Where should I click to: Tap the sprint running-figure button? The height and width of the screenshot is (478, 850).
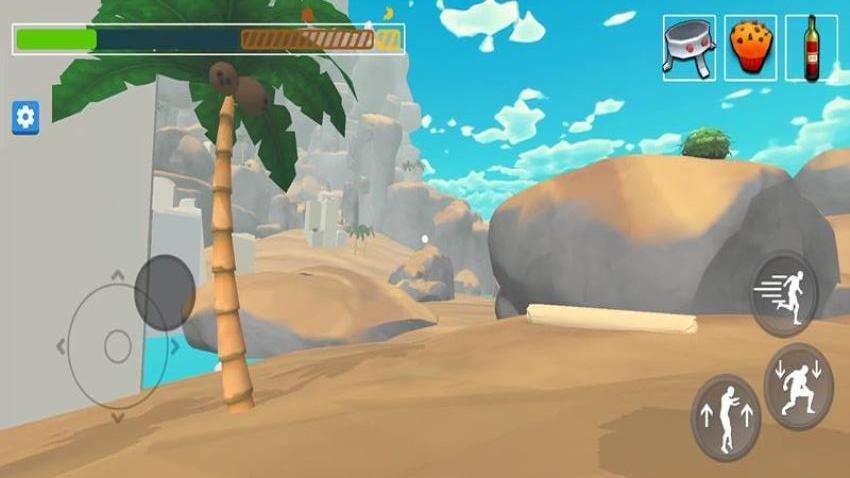tap(785, 294)
